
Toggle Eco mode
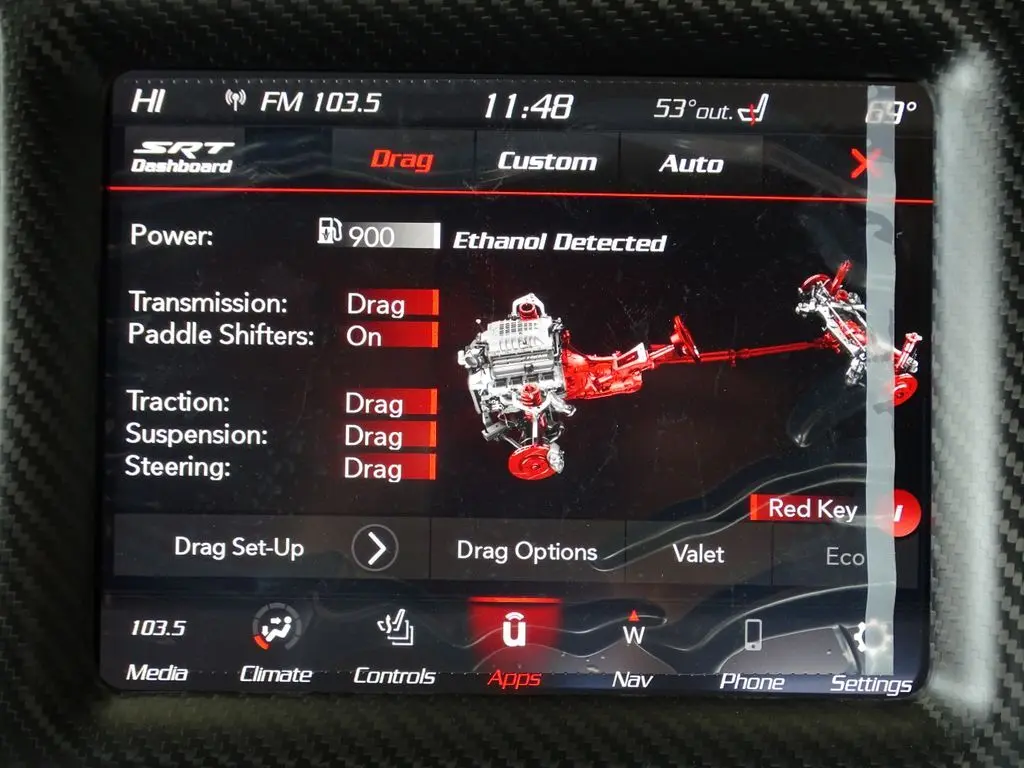click(x=844, y=557)
